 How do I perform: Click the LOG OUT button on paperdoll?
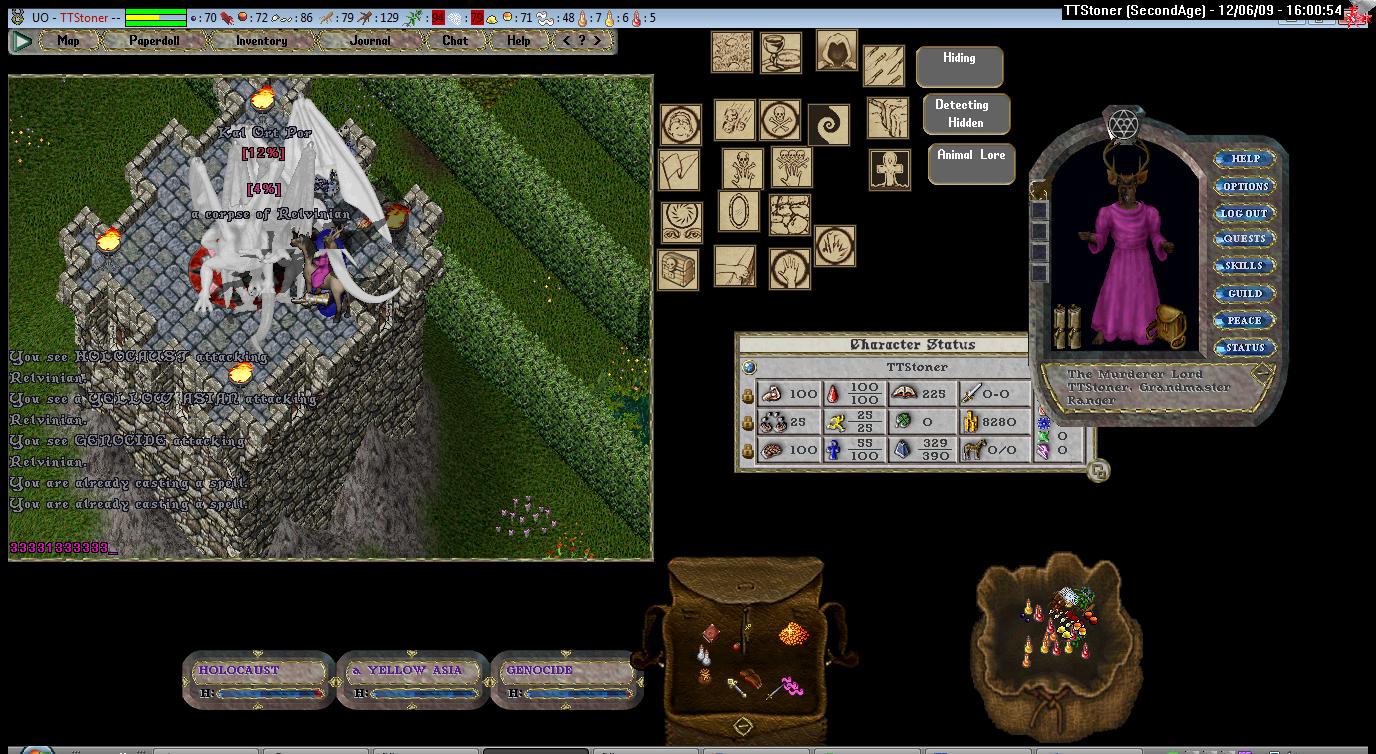pyautogui.click(x=1244, y=213)
